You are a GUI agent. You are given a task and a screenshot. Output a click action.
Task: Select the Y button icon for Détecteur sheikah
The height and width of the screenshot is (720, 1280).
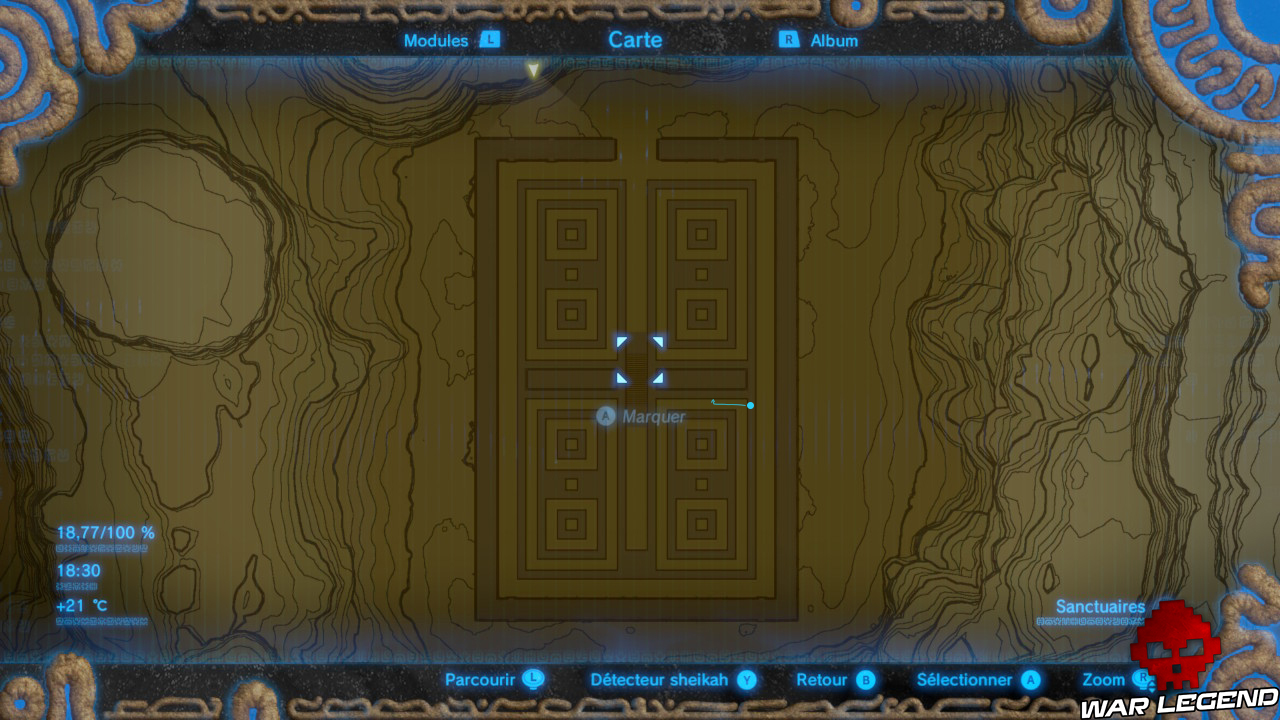point(747,680)
